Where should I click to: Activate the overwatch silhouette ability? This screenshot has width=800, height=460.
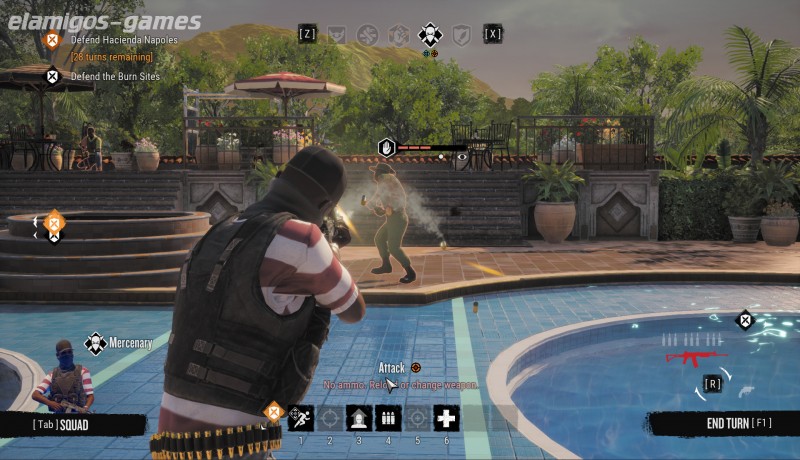click(359, 418)
